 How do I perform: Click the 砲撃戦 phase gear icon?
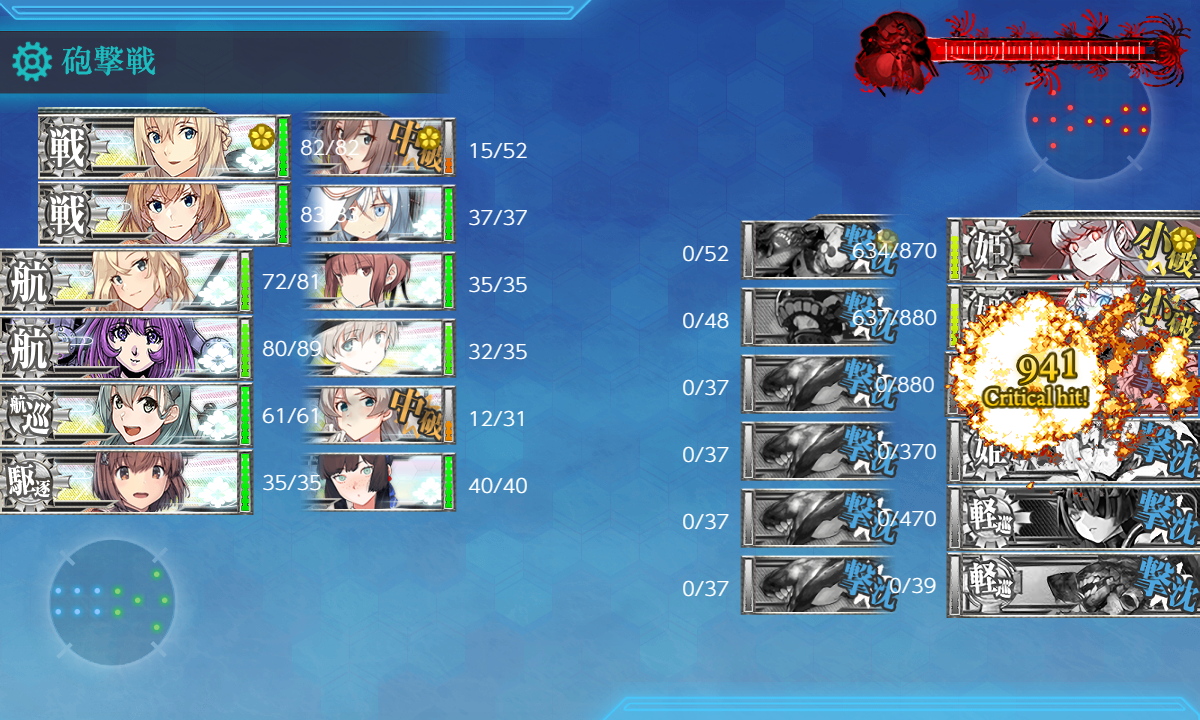coord(32,62)
